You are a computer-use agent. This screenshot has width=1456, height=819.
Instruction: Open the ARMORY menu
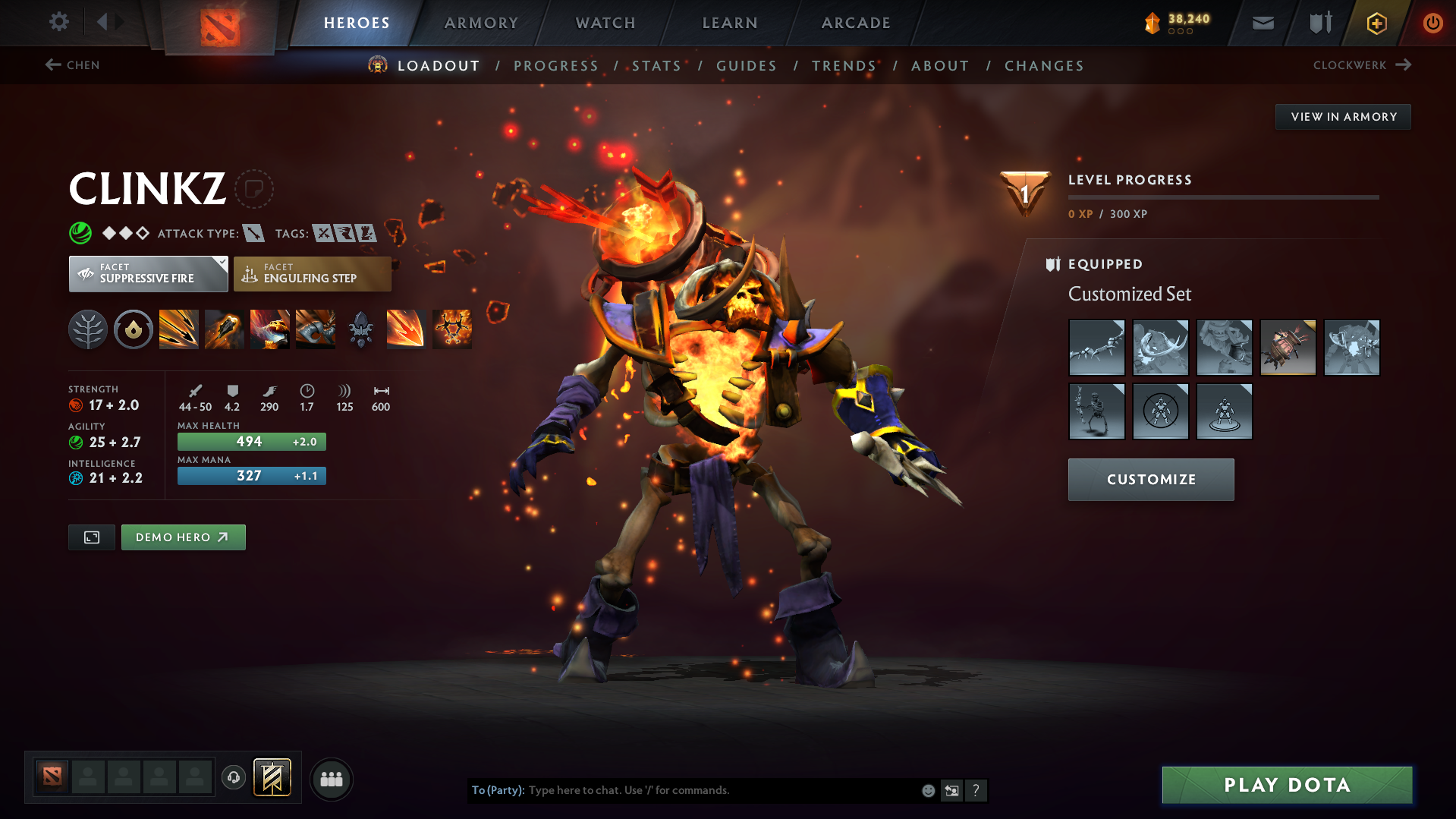(x=481, y=23)
